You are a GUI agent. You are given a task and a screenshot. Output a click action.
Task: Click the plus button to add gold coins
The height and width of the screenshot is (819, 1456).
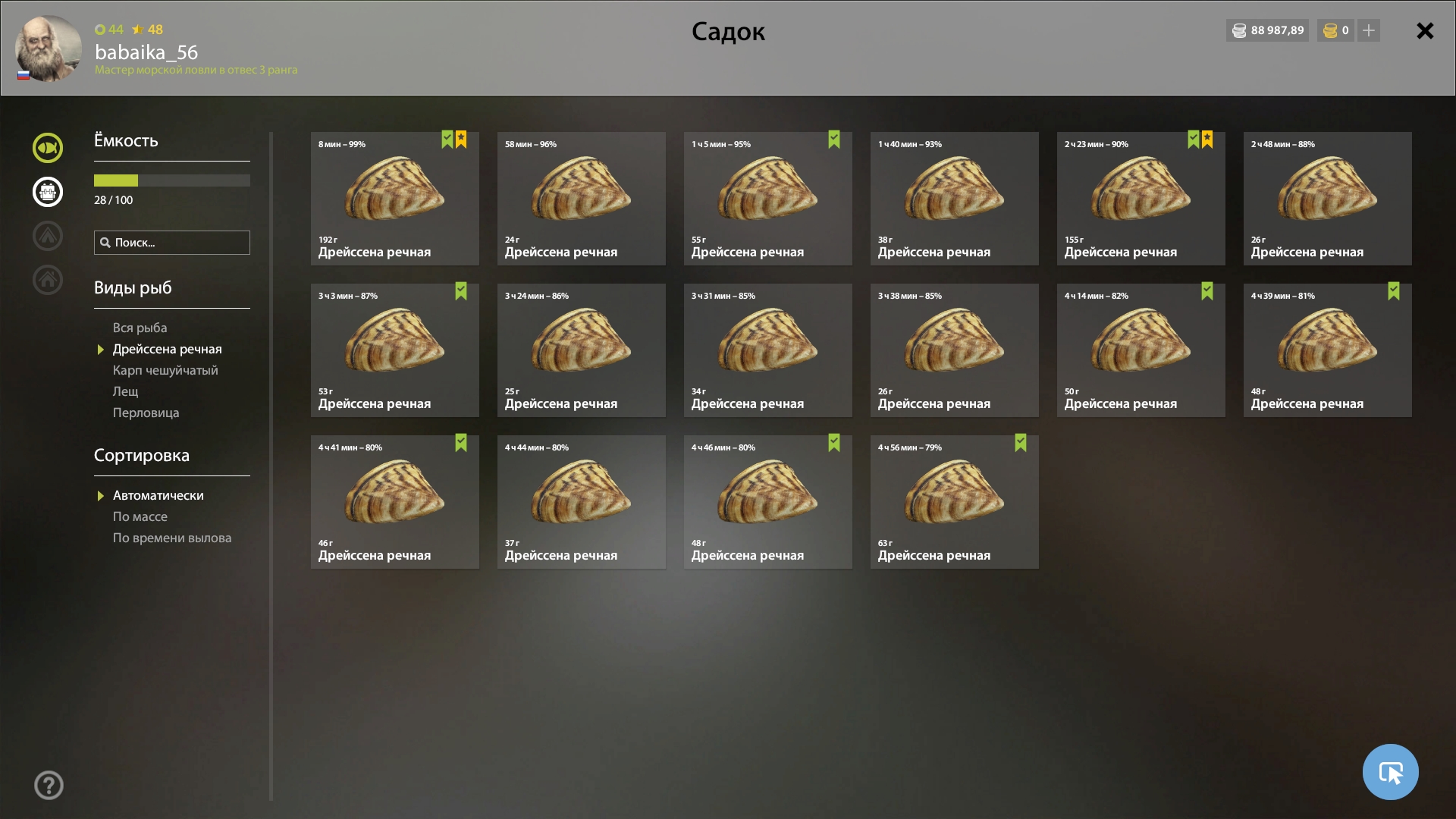tap(1369, 31)
